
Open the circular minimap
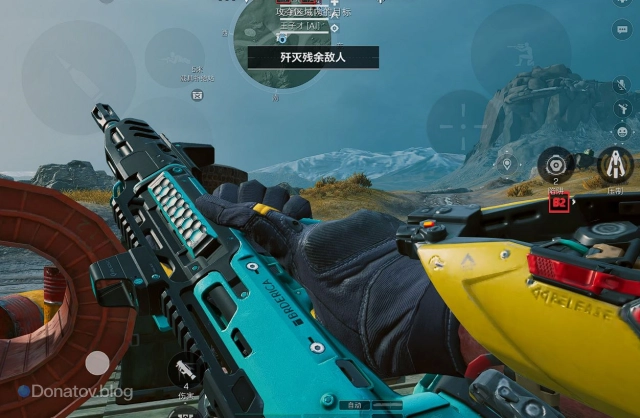[285, 42]
